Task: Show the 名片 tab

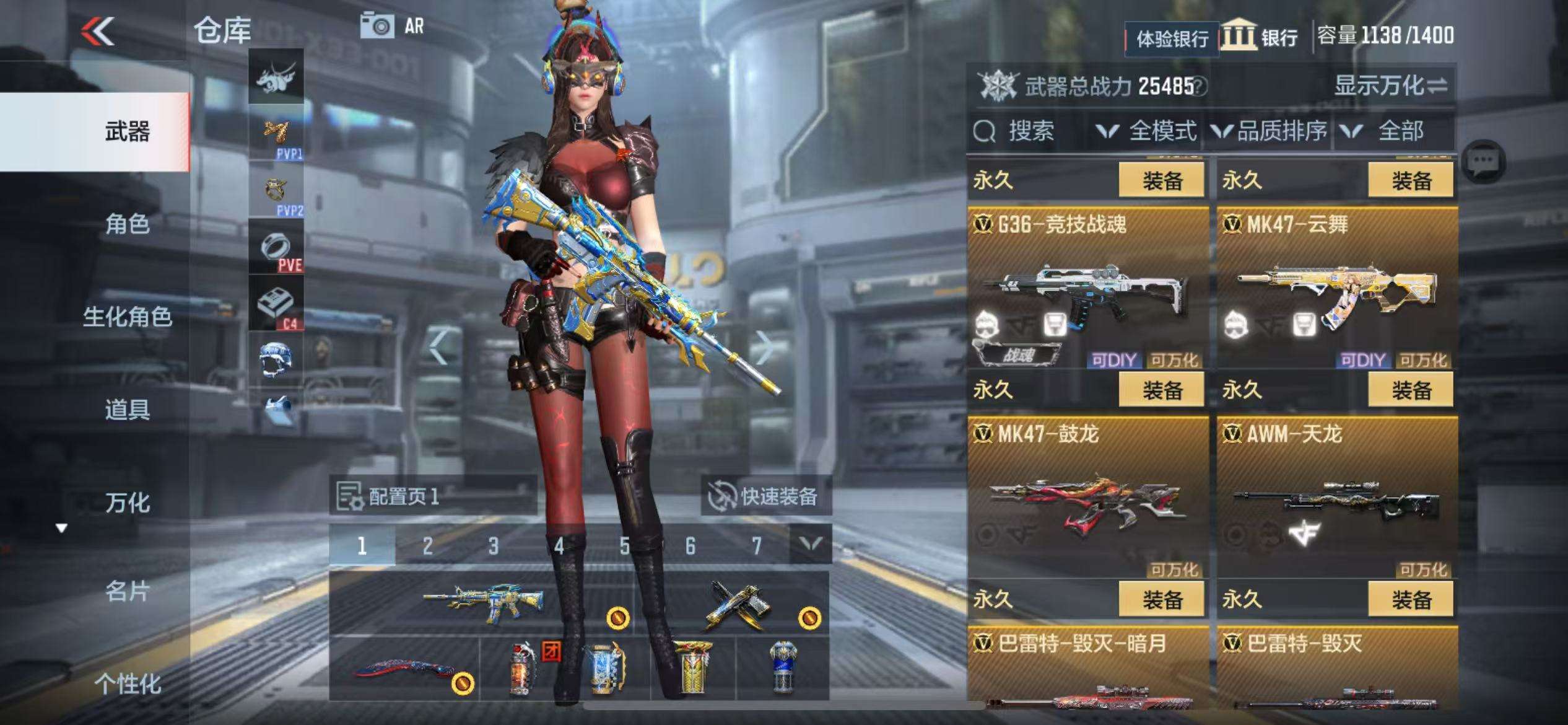Action: pos(127,592)
